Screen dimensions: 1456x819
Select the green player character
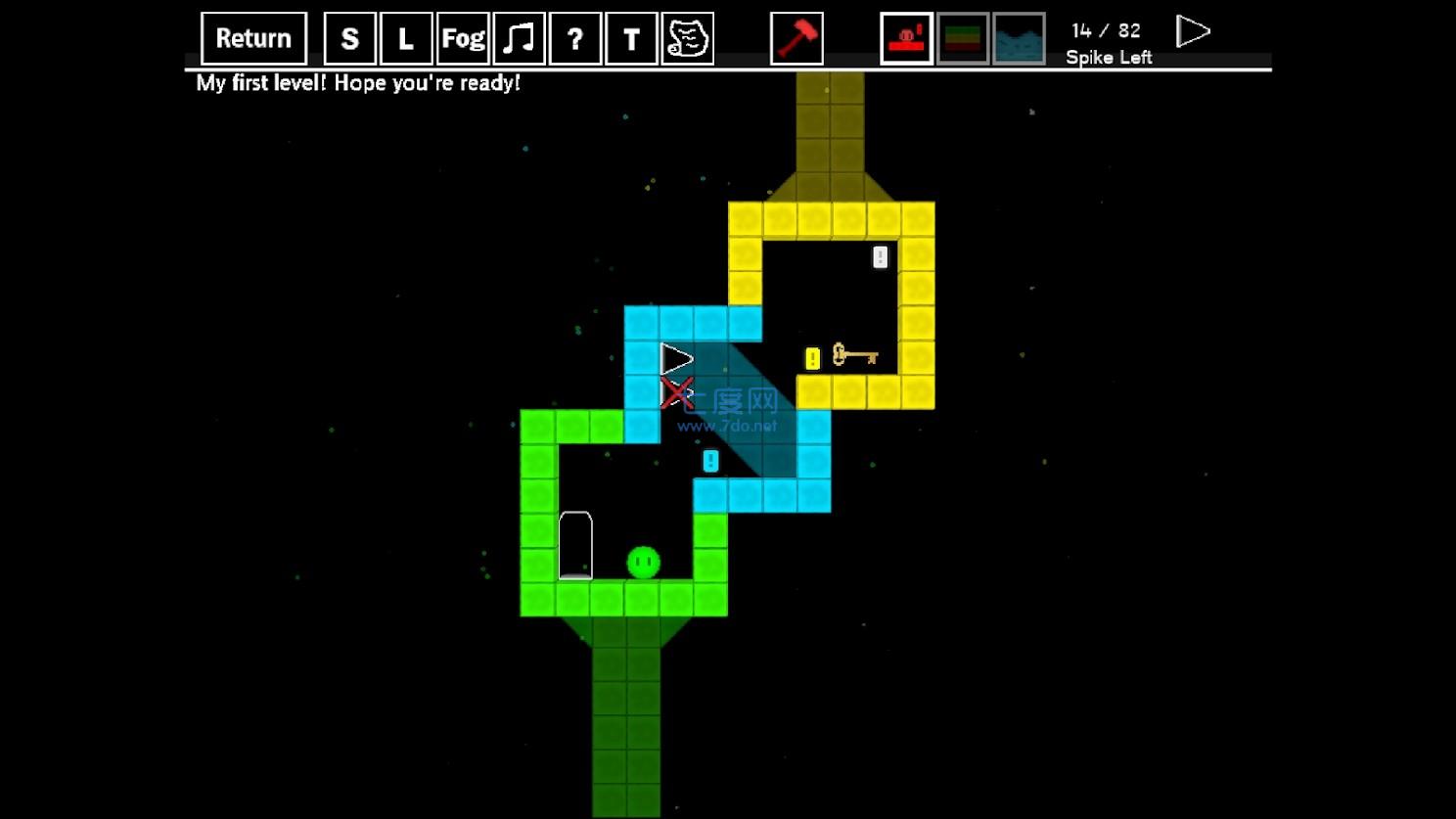[x=643, y=561]
